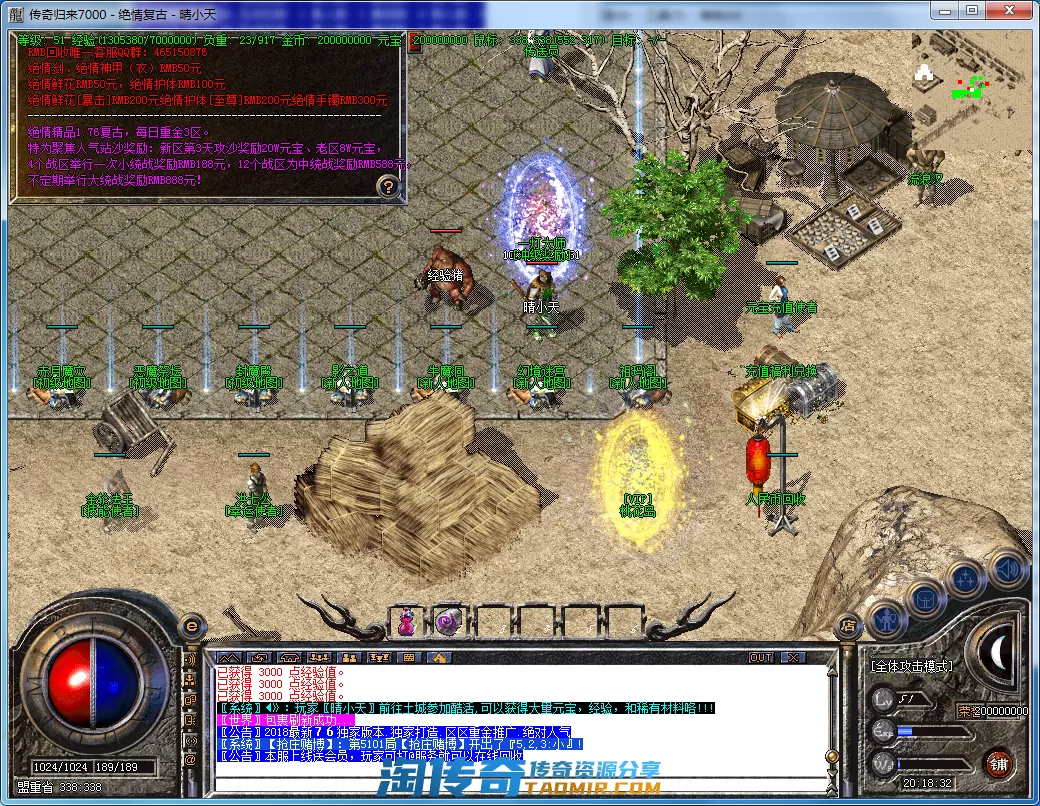Click the @ chat channel button
This screenshot has height=806, width=1040.
(x=190, y=759)
